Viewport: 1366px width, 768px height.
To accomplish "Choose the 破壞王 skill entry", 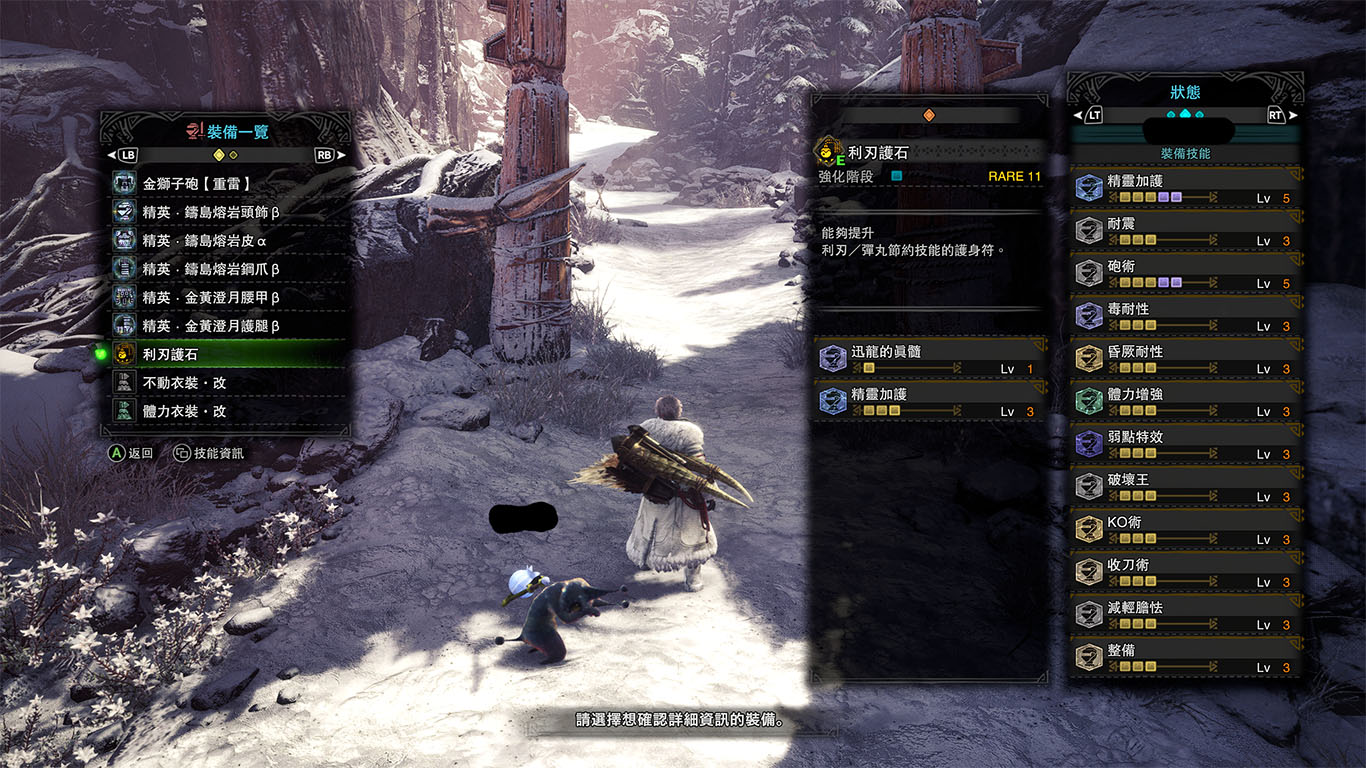I will (1186, 488).
